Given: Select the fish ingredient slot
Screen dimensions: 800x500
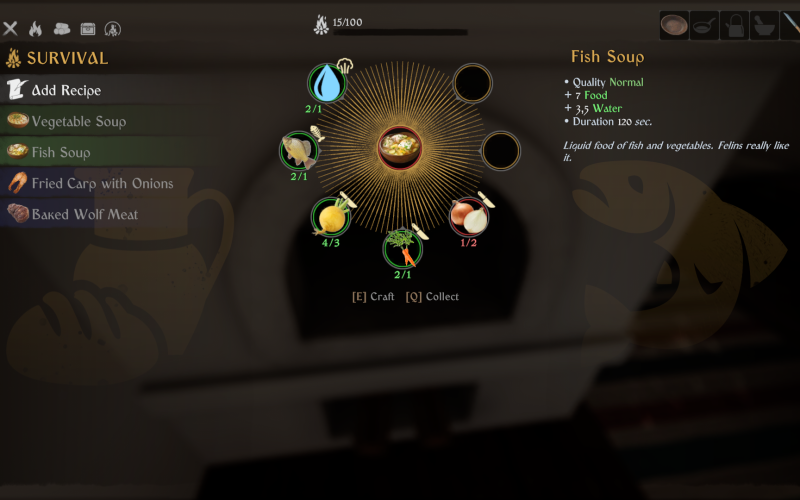Looking at the screenshot, I should tap(298, 151).
